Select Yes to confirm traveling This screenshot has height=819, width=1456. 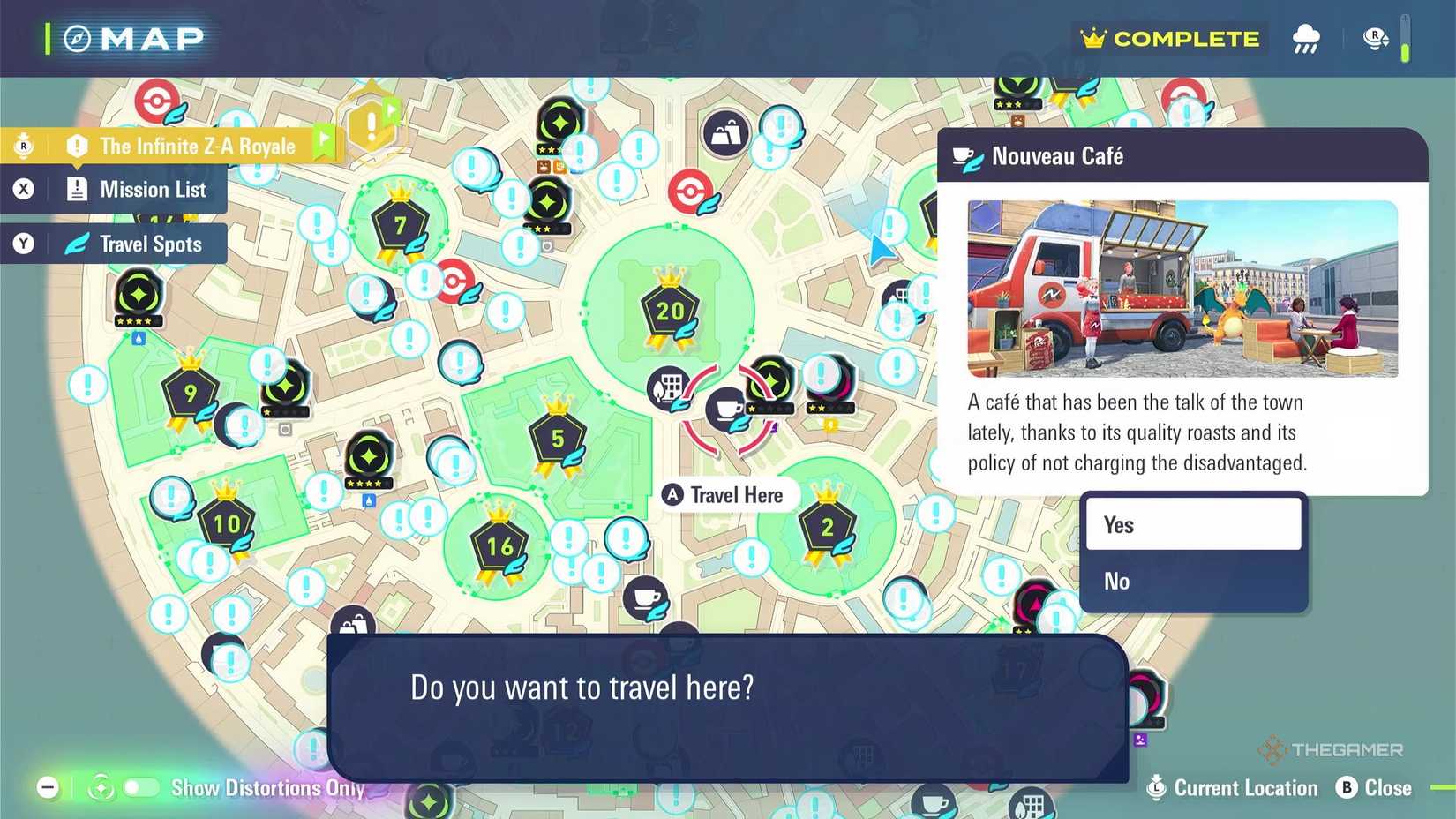click(x=1193, y=523)
